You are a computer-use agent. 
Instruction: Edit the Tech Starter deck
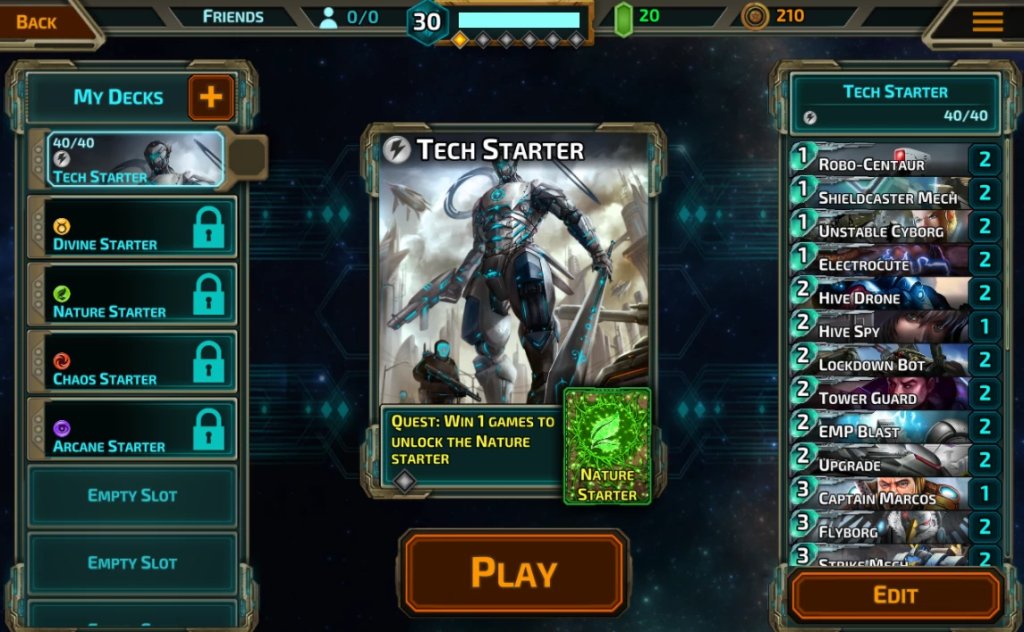(895, 596)
